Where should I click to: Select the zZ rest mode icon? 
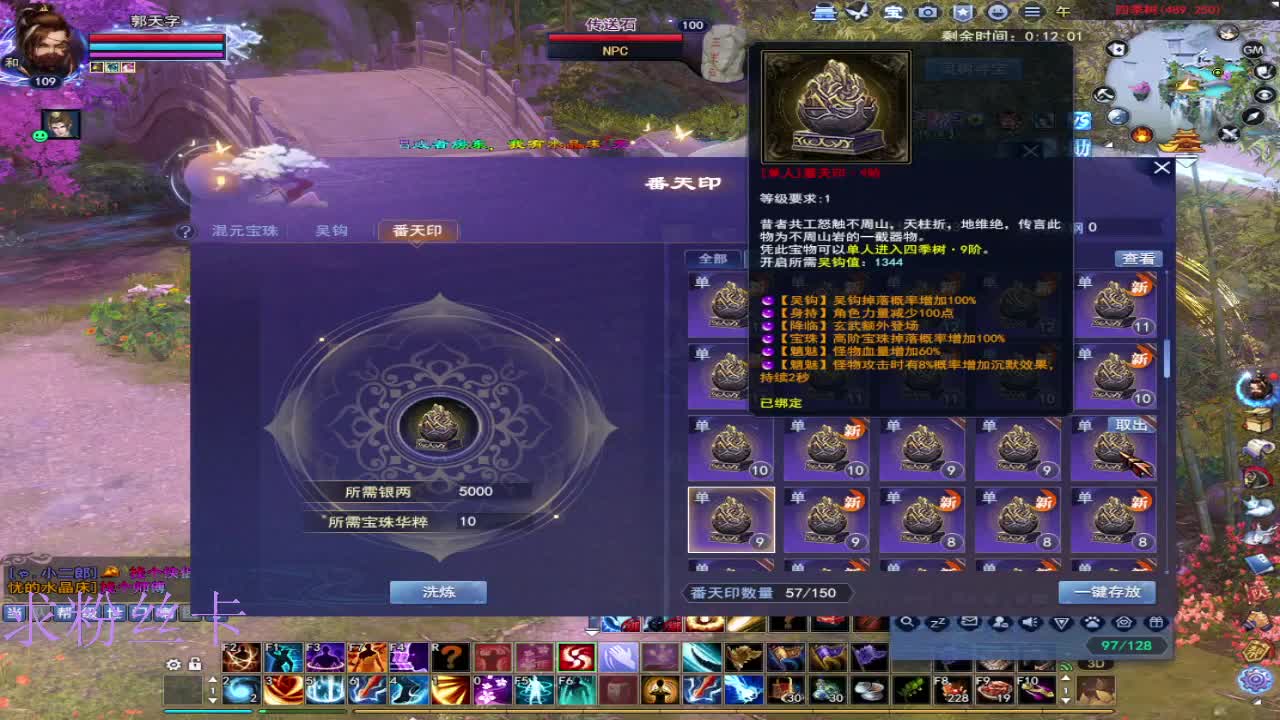tap(938, 622)
